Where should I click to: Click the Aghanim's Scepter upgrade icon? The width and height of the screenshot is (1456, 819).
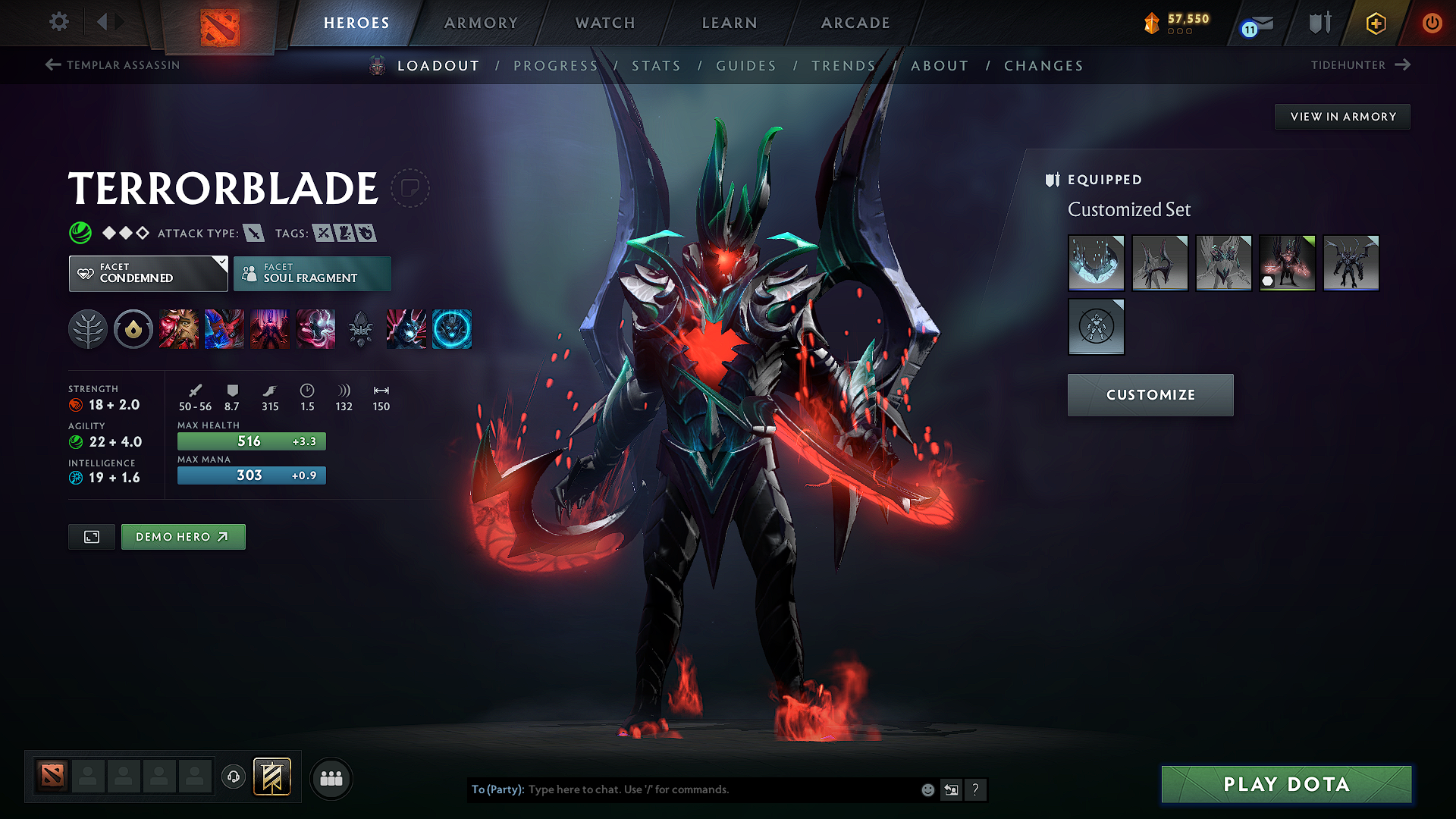[x=360, y=329]
